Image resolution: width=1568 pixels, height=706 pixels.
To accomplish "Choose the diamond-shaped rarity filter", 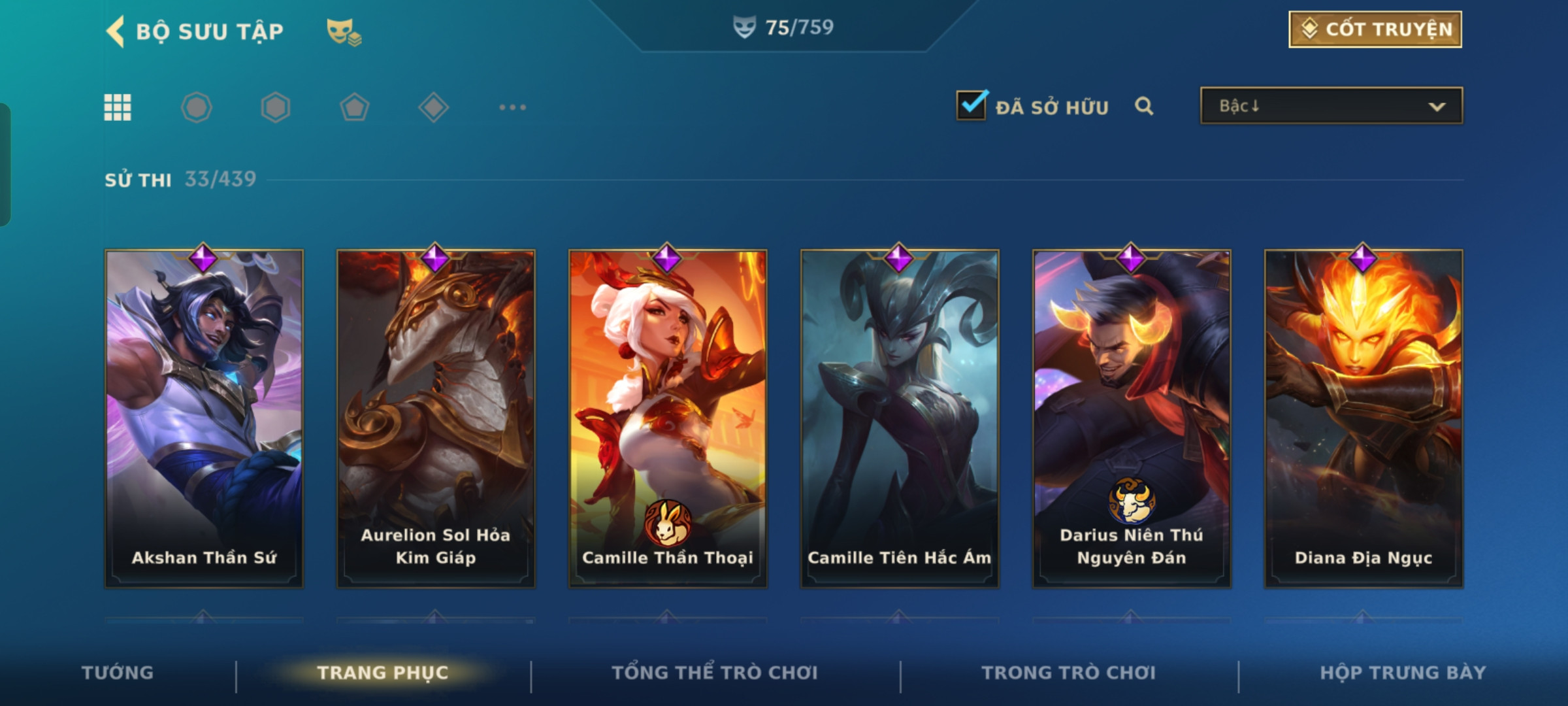I will 433,107.
